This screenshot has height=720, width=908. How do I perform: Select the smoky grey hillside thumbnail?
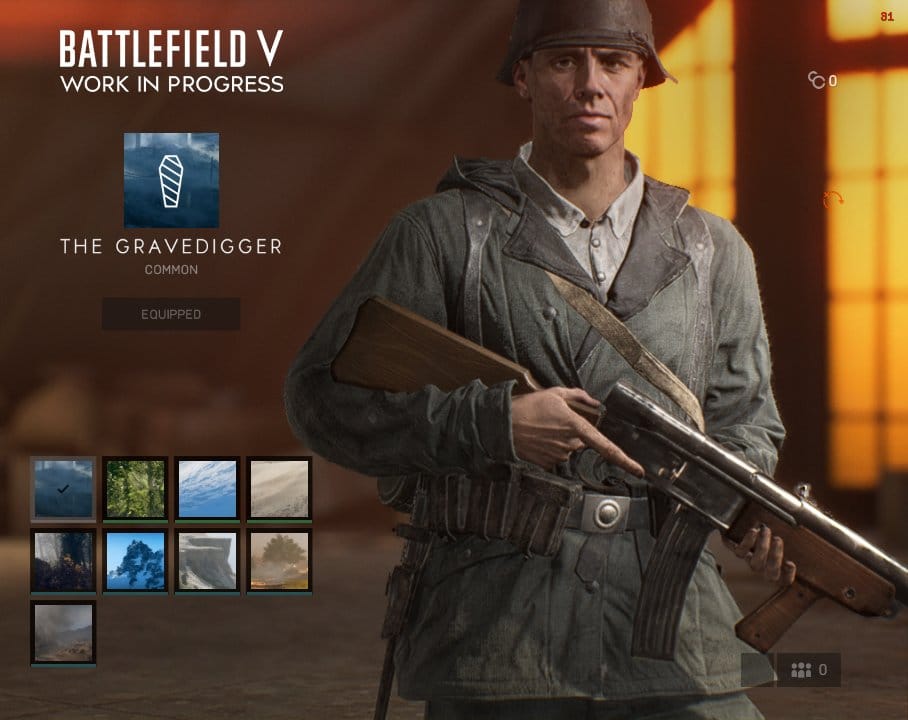click(x=63, y=632)
